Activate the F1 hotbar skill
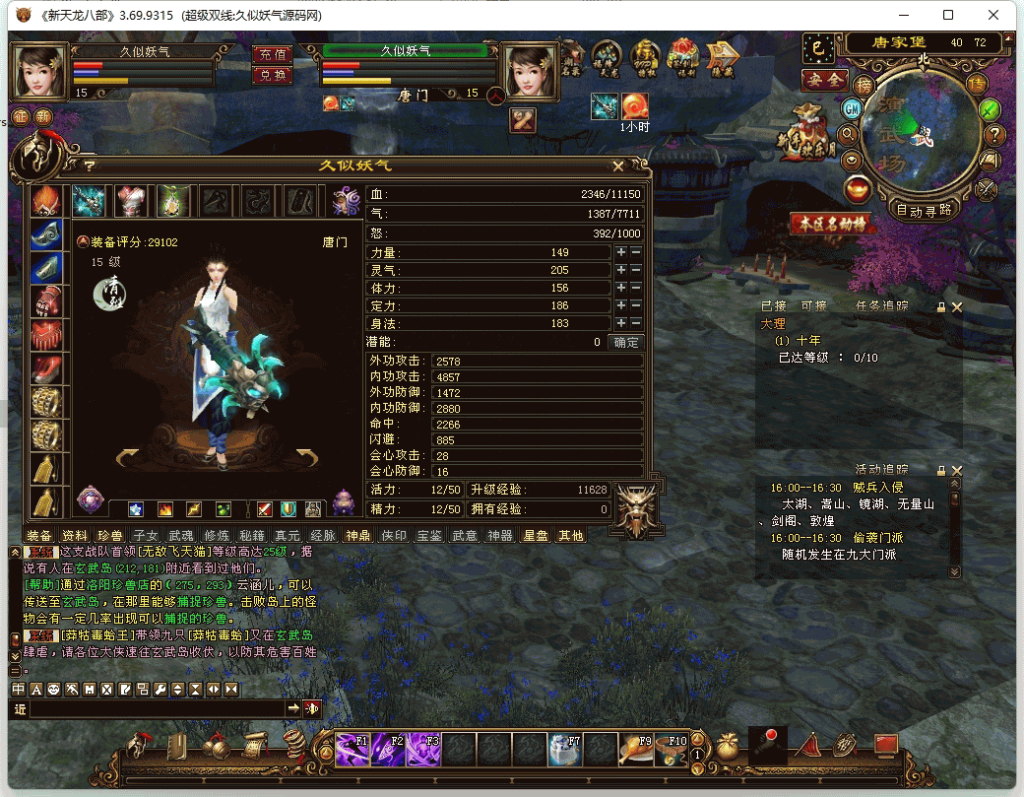Viewport: 1024px width, 797px height. (353, 746)
